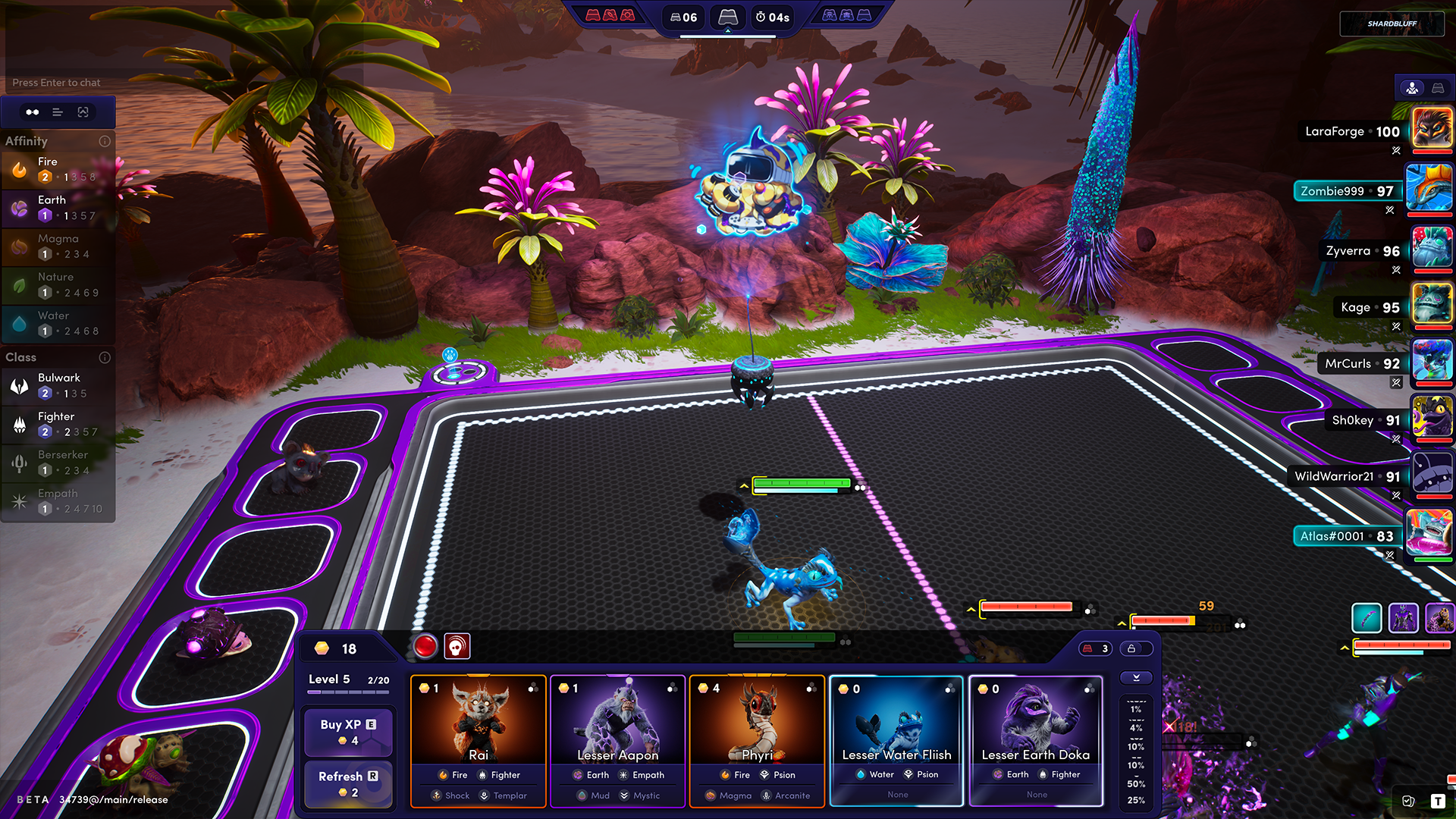This screenshot has width=1456, height=819.
Task: Switch to the list view synergy tab
Action: coord(58,112)
